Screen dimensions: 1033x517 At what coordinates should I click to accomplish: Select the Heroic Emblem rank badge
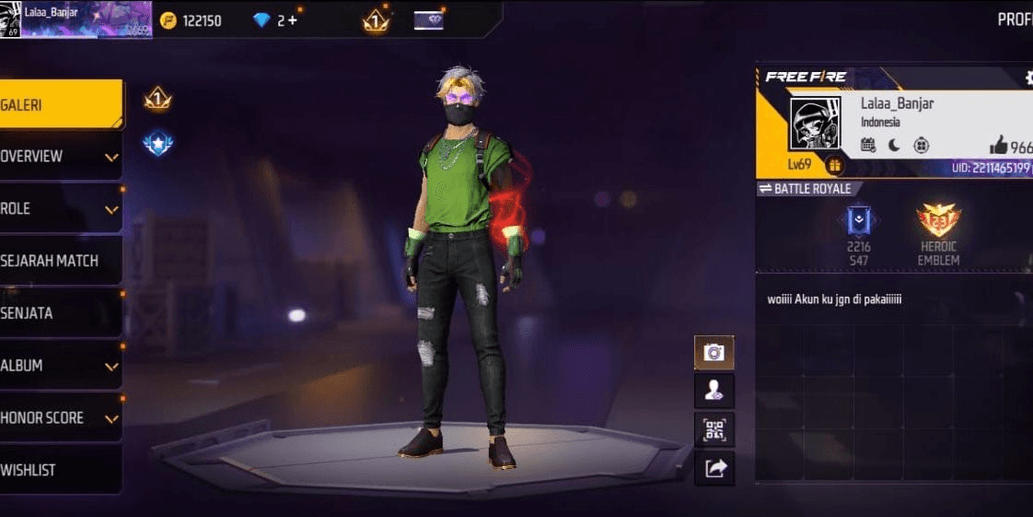(938, 223)
